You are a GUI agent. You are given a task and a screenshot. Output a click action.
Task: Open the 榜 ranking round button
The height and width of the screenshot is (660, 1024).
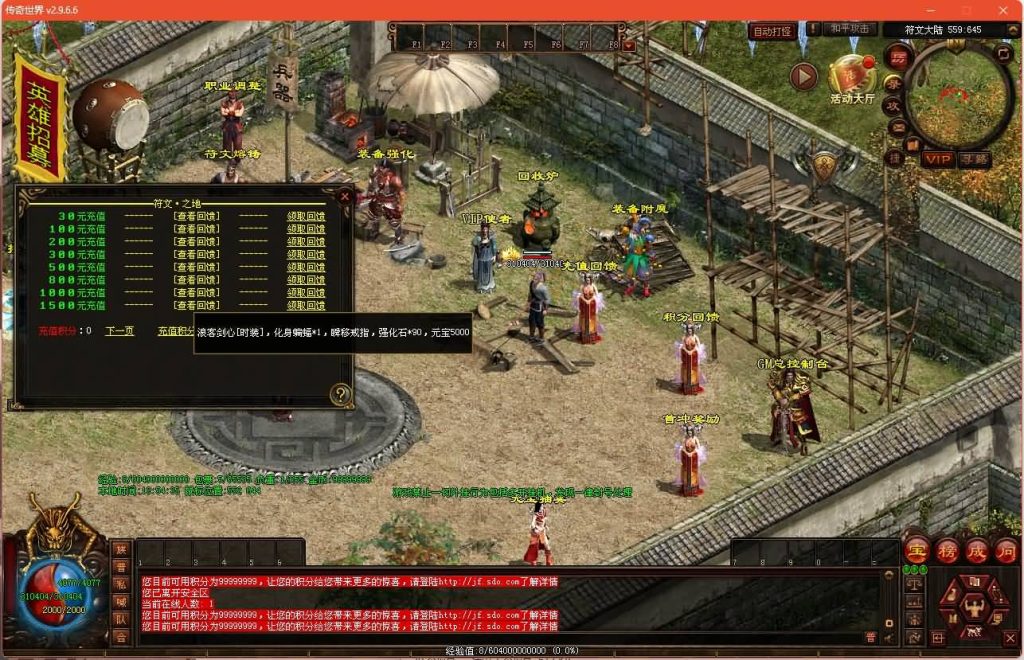tap(947, 550)
